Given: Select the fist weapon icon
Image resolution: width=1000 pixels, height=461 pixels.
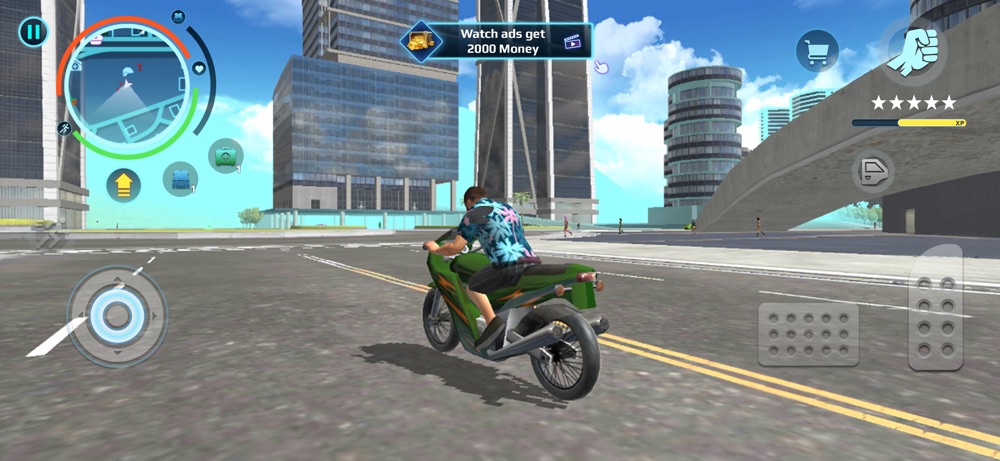Looking at the screenshot, I should [x=913, y=47].
